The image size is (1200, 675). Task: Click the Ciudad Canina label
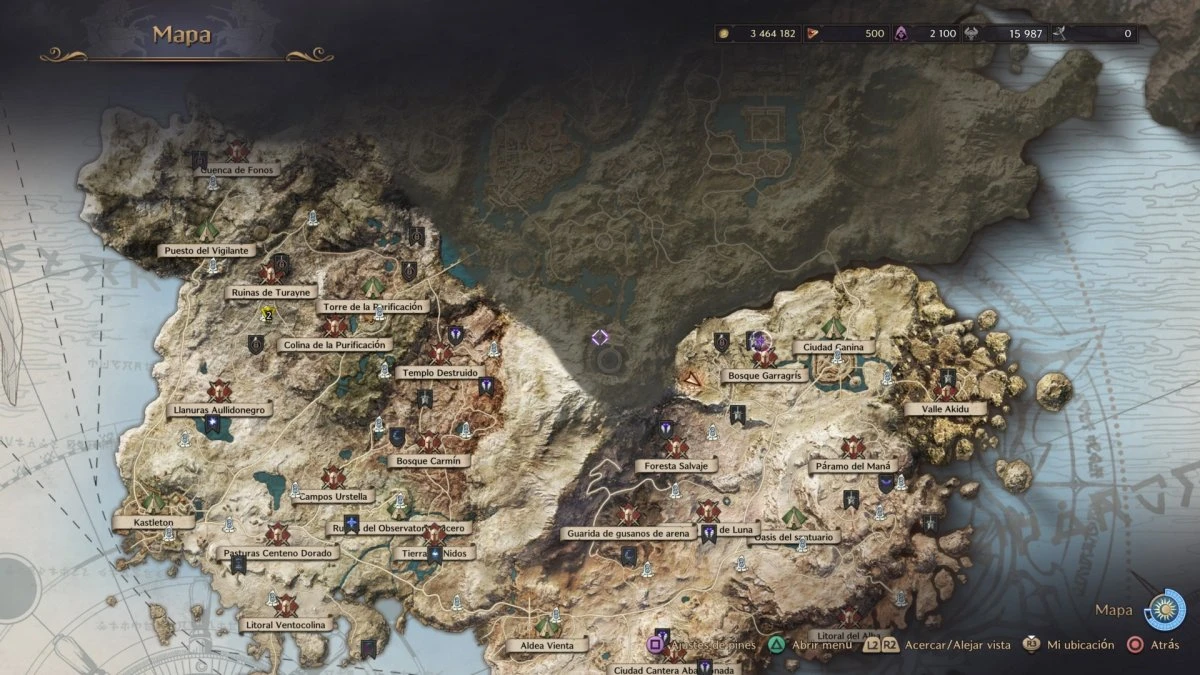(x=834, y=347)
